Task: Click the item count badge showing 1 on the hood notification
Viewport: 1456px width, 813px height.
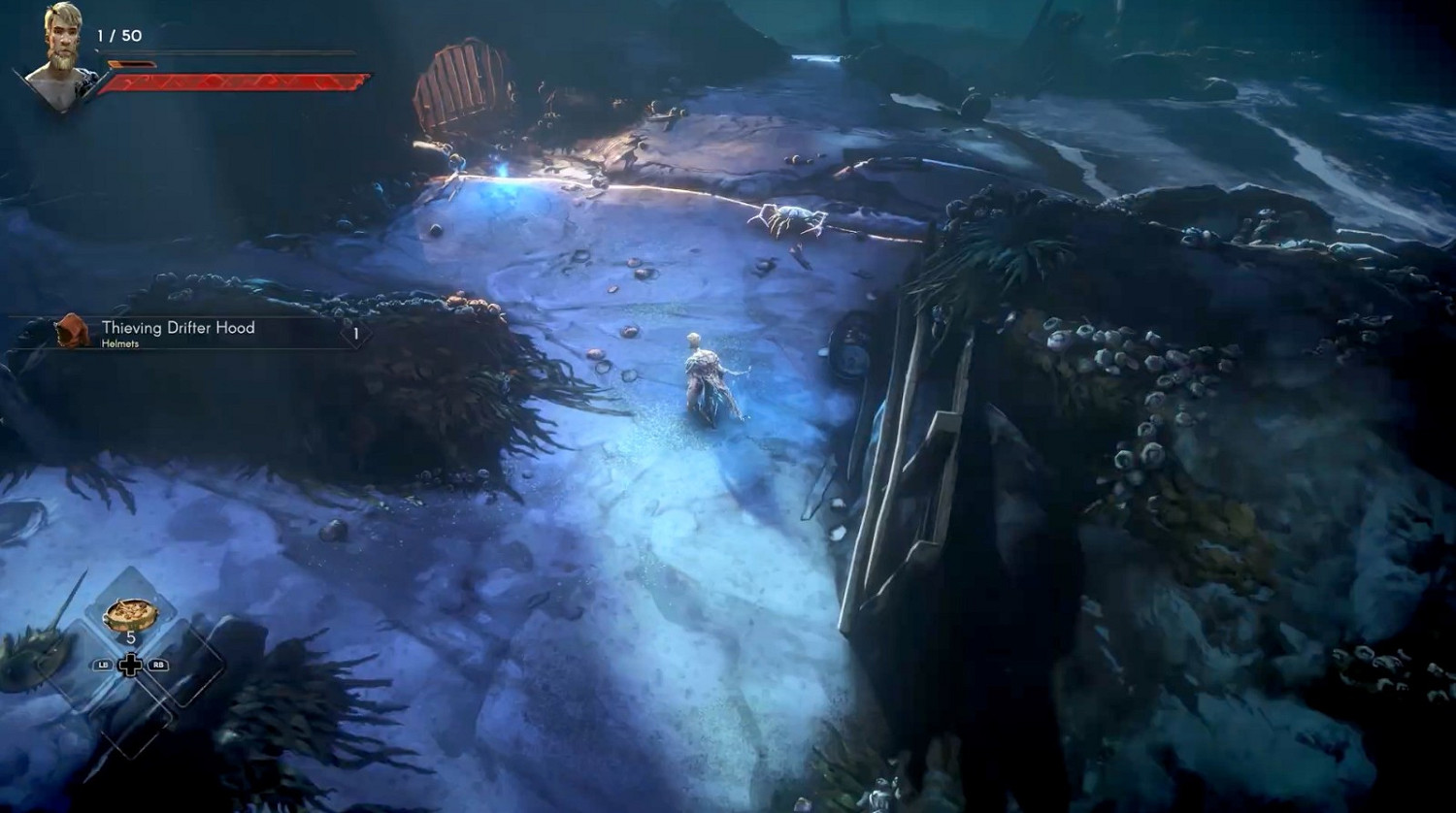Action: coord(355,333)
